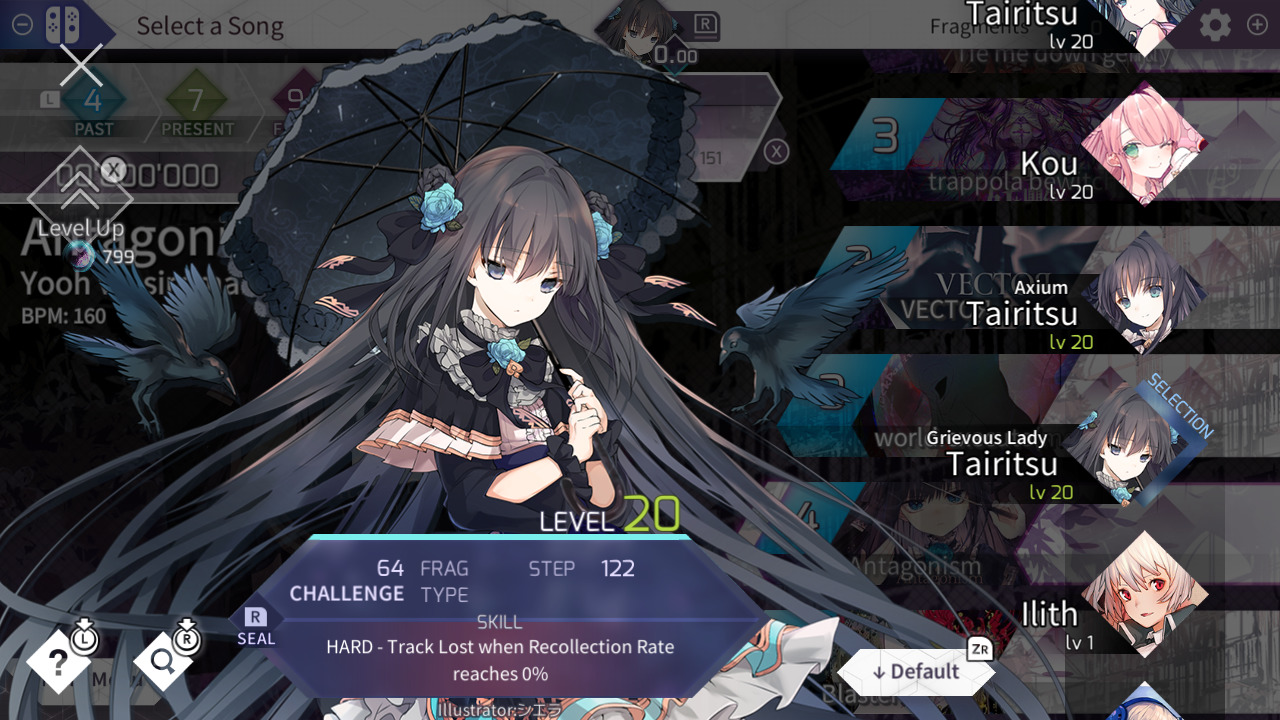Screen dimensions: 1280x720
Task: Click the X close icon below the Joy-Cons
Action: click(80, 66)
